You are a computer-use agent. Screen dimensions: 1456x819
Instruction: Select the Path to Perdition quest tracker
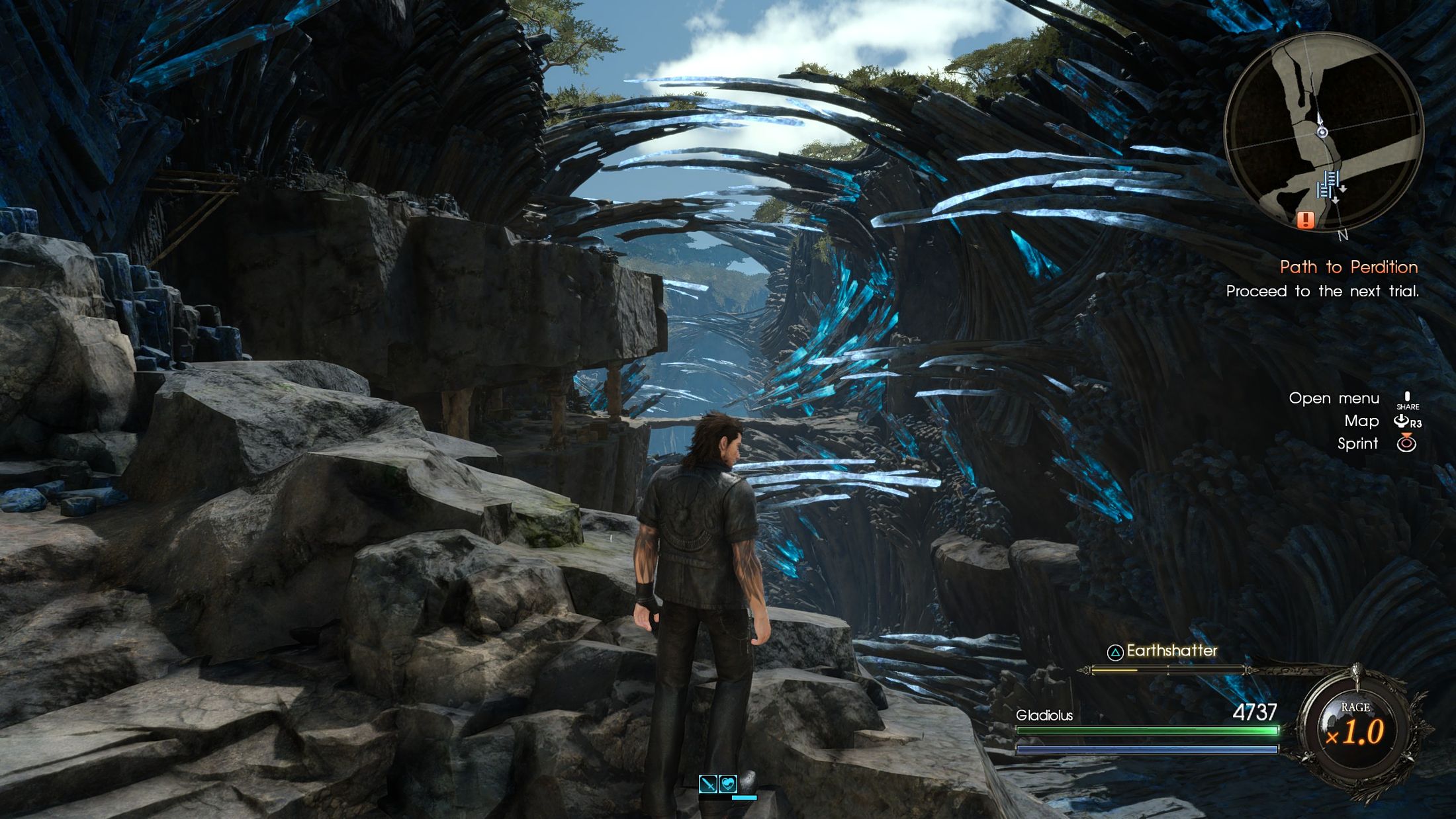[1348, 267]
